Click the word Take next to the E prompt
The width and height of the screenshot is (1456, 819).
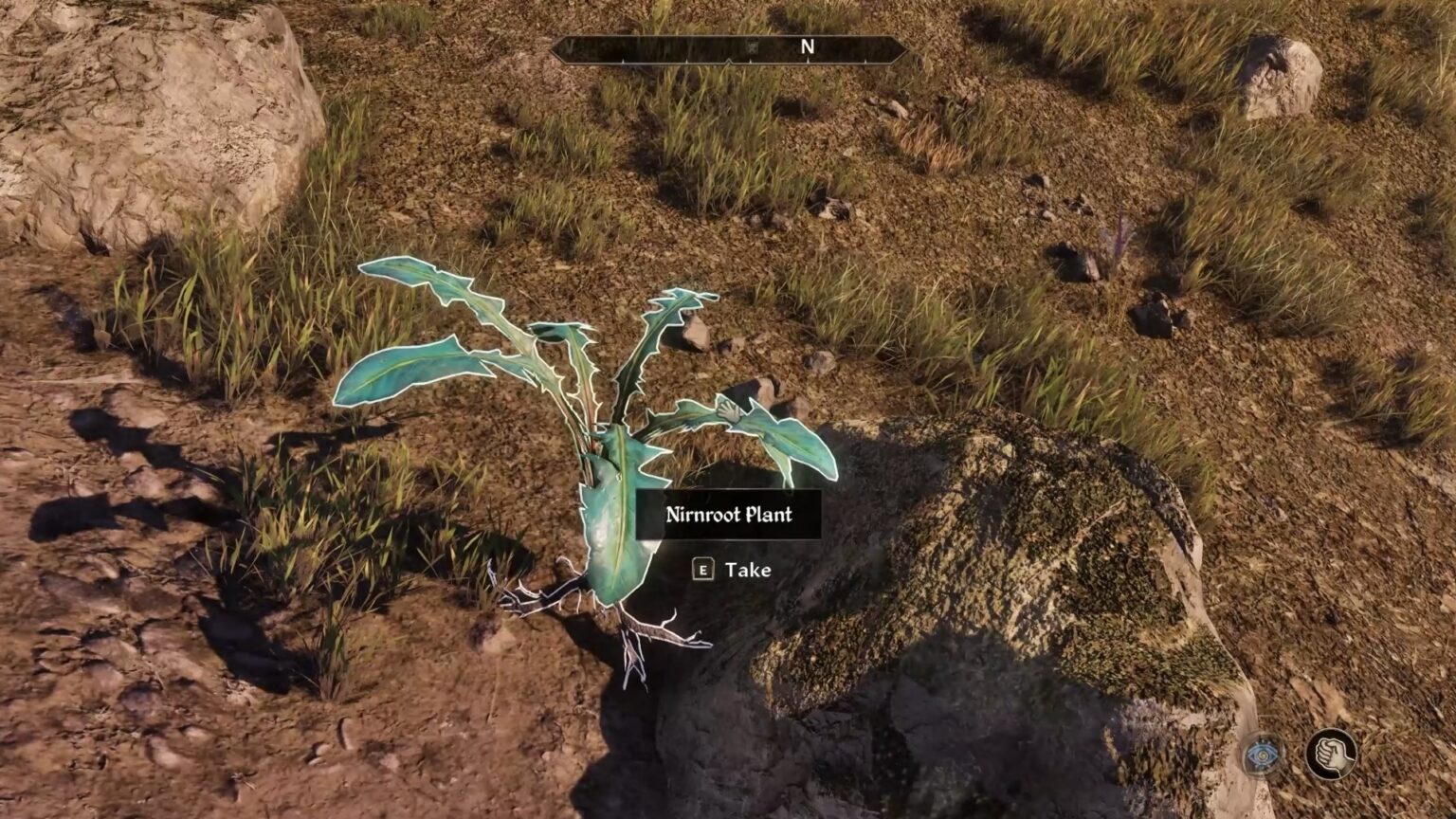click(747, 570)
